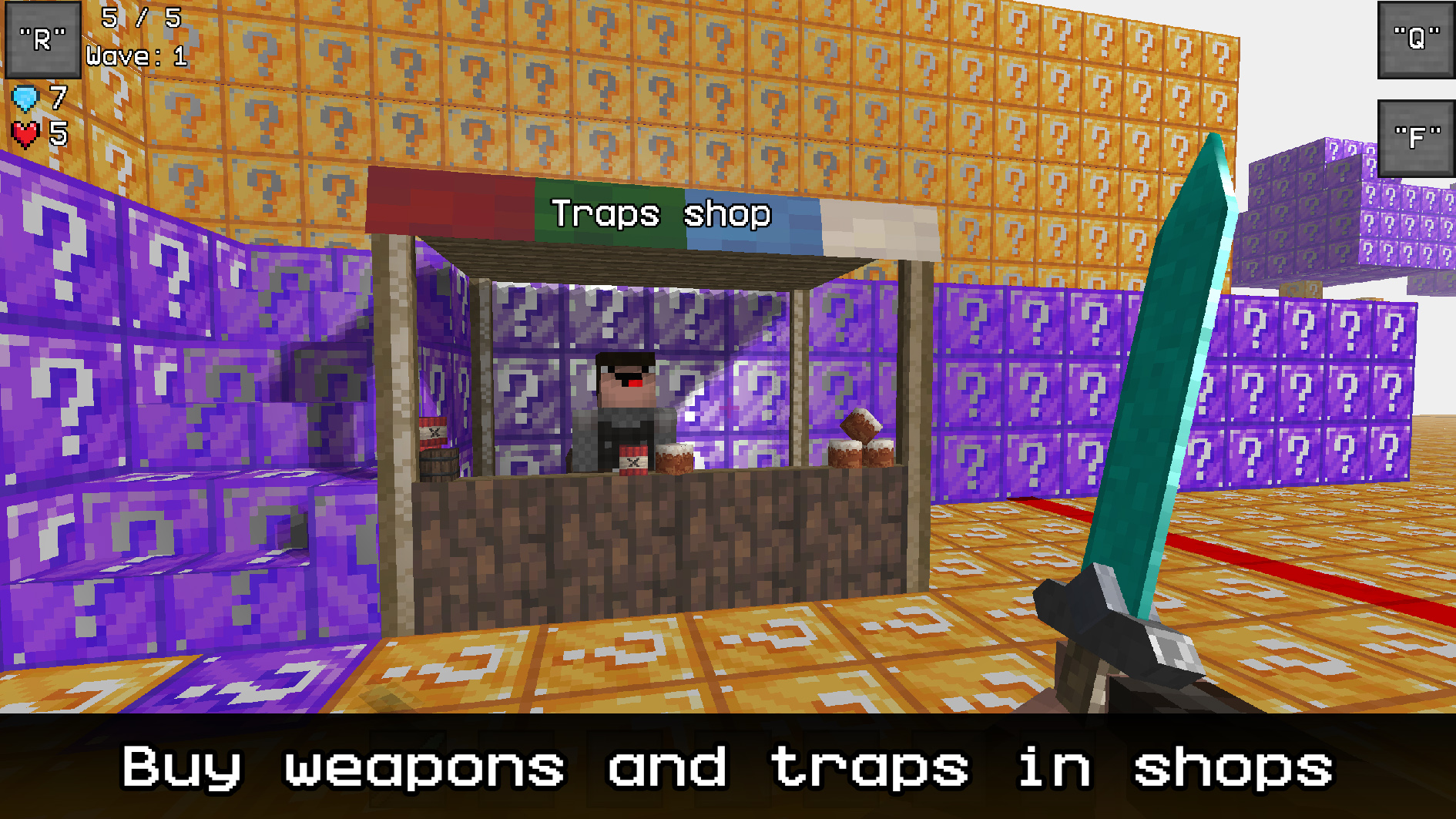The height and width of the screenshot is (819, 1456).
Task: Click the stacked bread loaves on the counter
Action: (861, 445)
